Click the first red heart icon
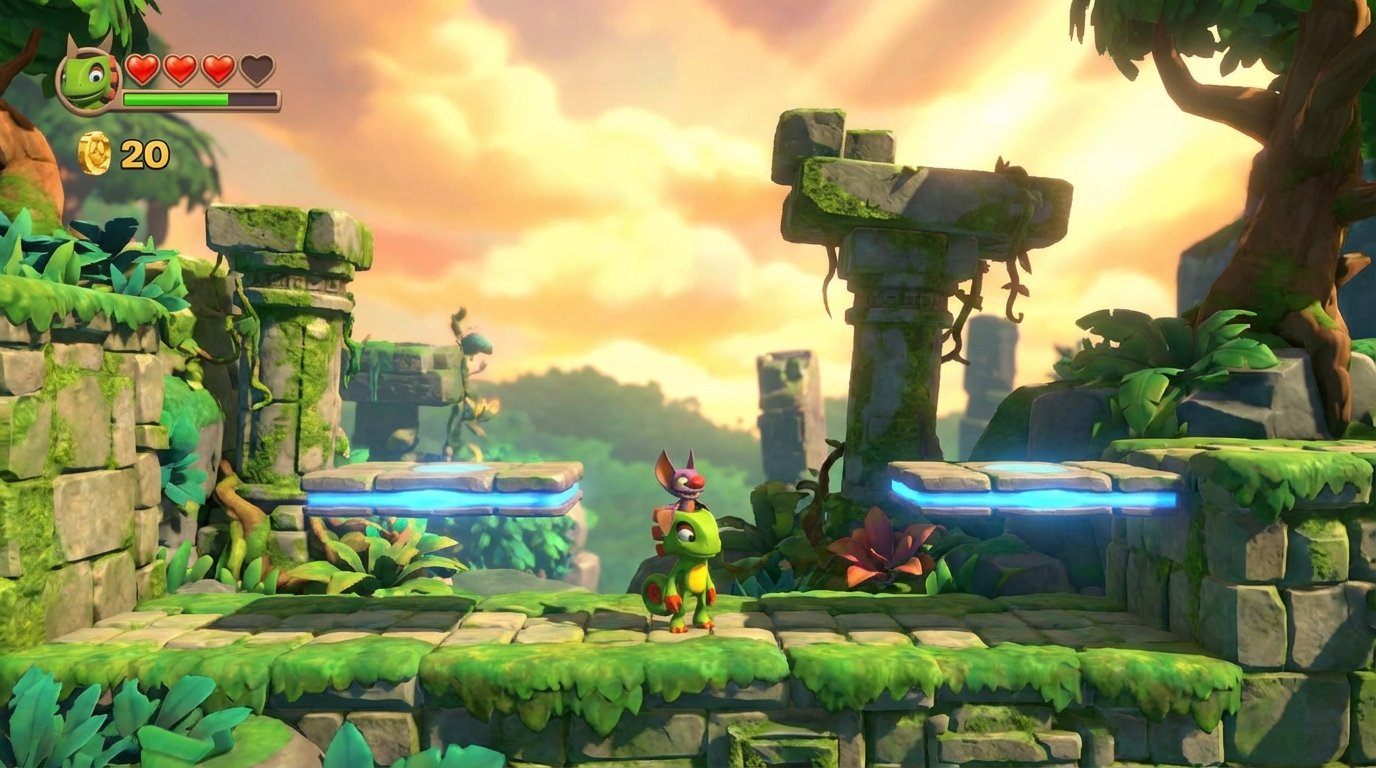 [143, 68]
